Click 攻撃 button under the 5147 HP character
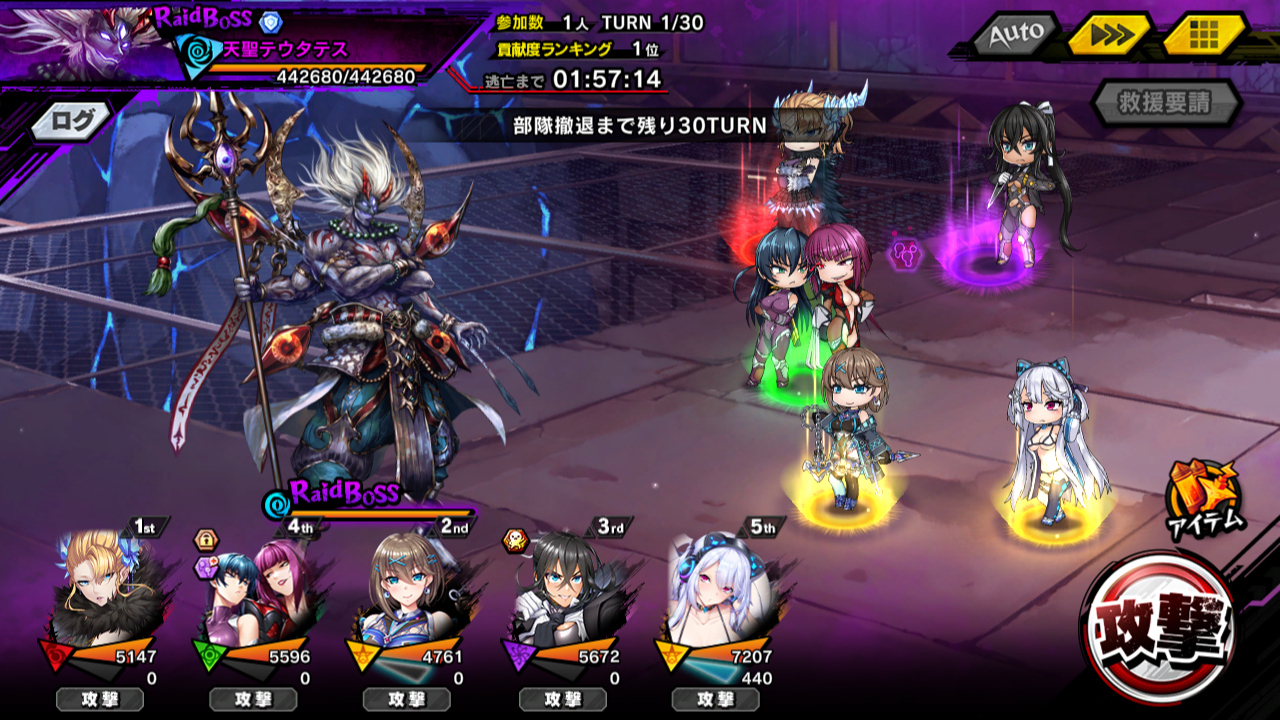Viewport: 1280px width, 720px height. point(99,699)
